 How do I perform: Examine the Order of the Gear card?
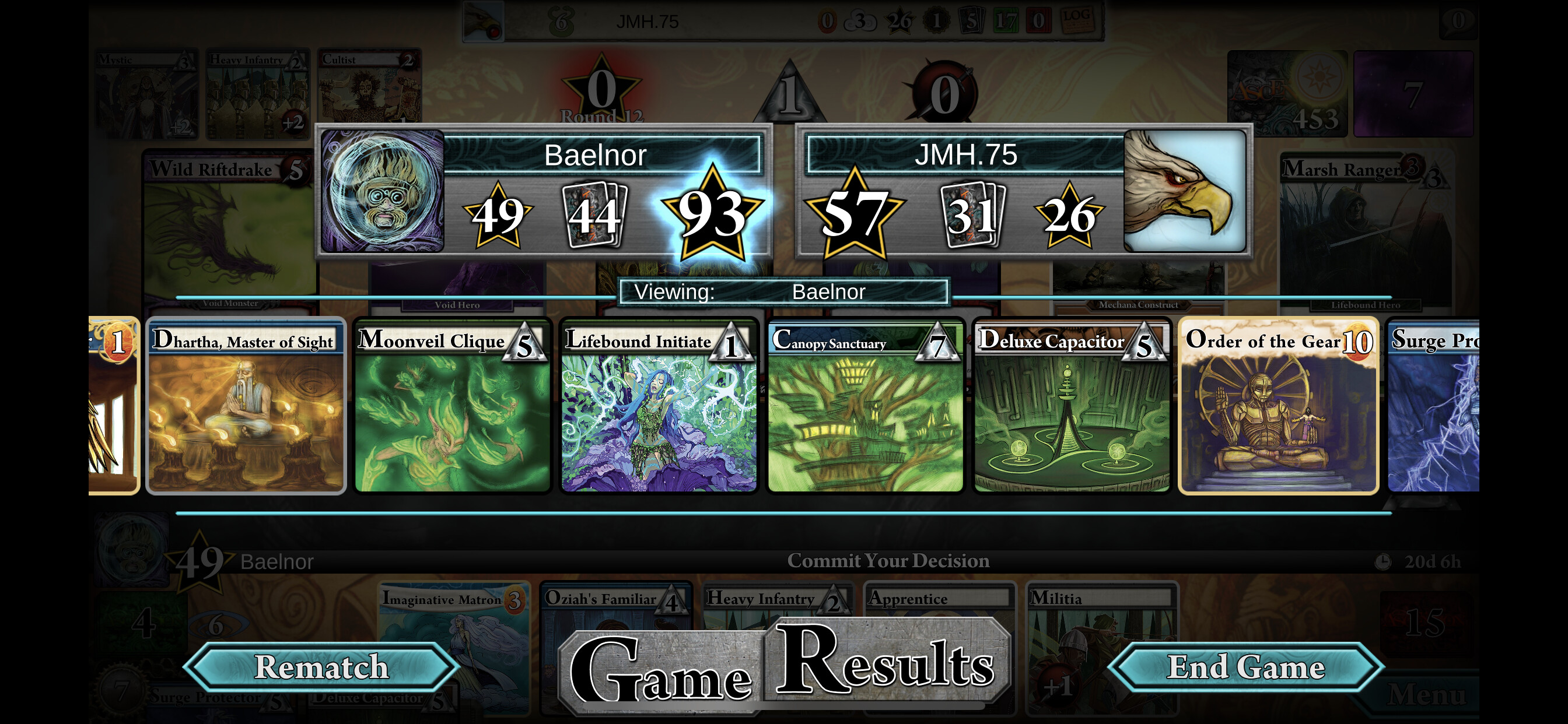point(1278,406)
